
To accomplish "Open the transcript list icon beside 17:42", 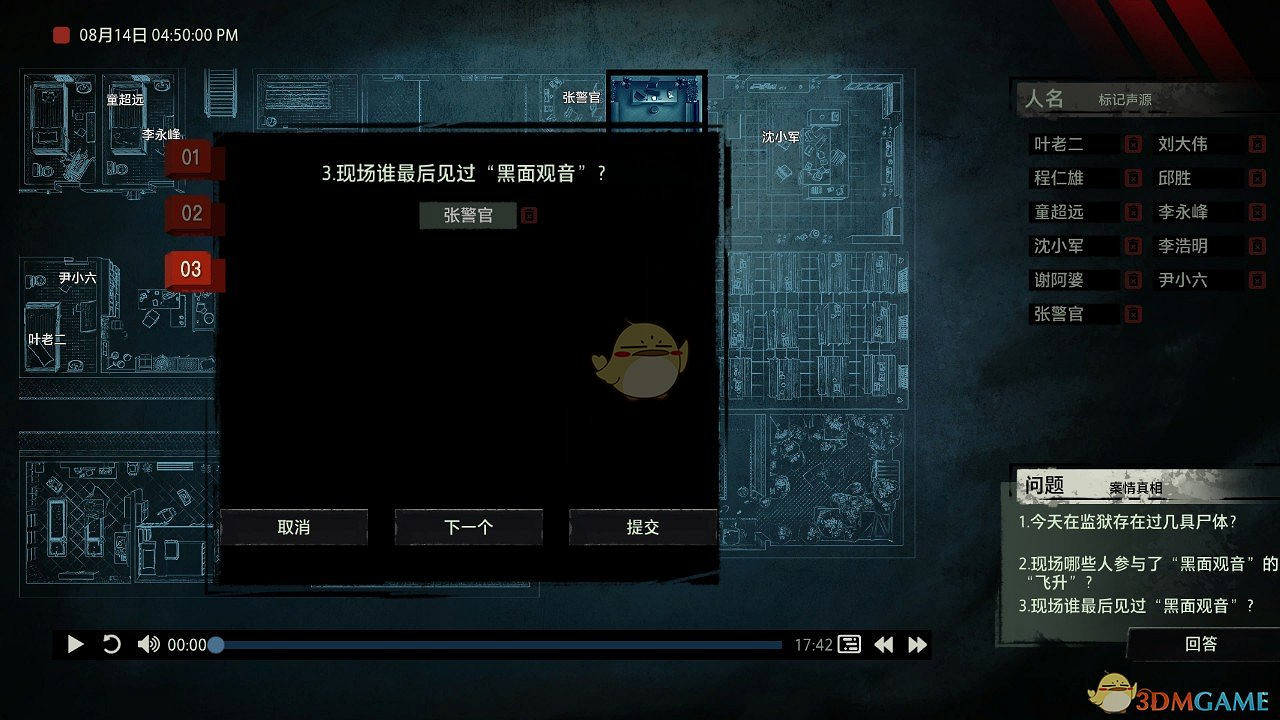I will pyautogui.click(x=848, y=645).
